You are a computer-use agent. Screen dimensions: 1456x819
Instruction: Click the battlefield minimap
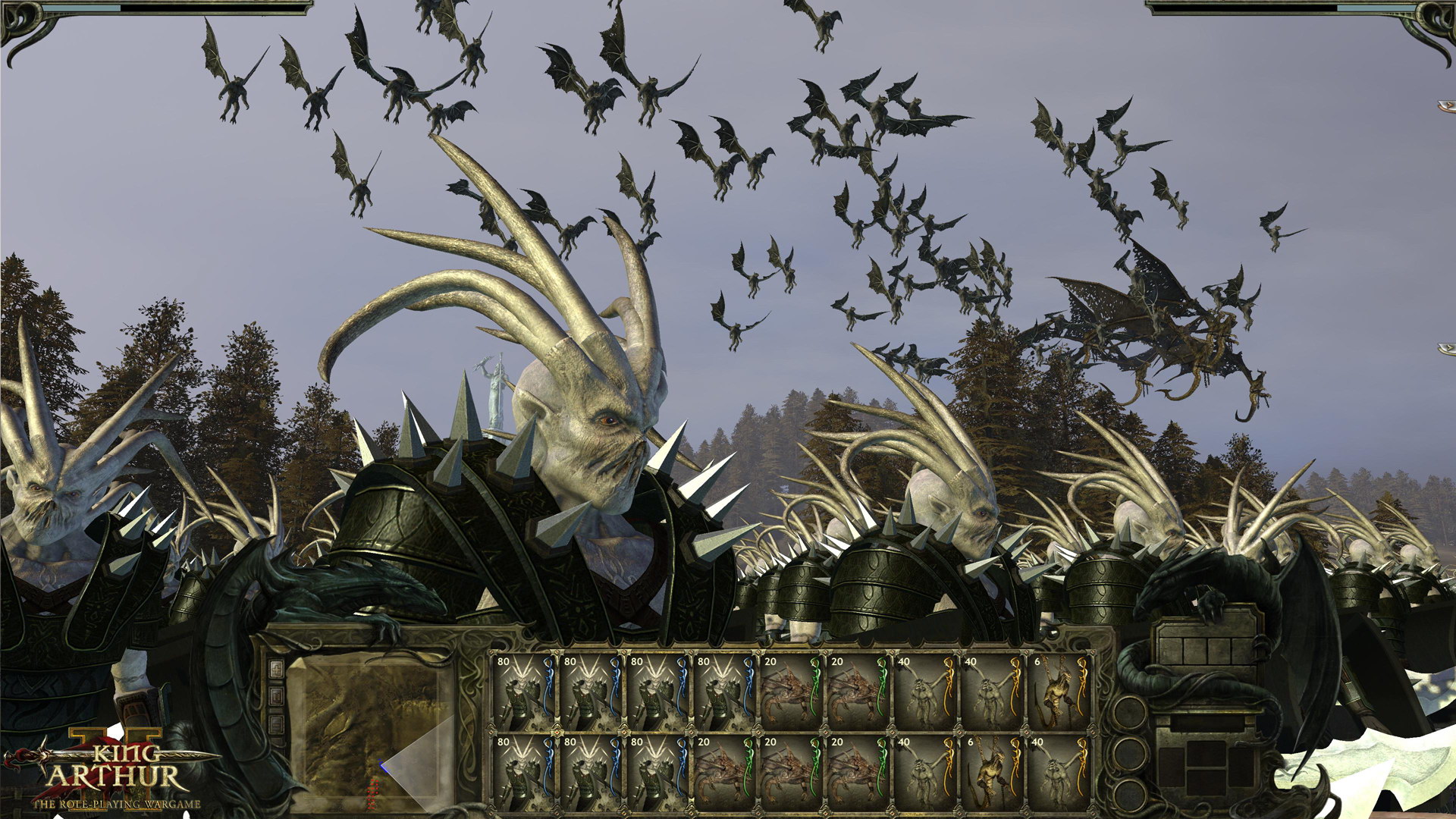coord(371,728)
